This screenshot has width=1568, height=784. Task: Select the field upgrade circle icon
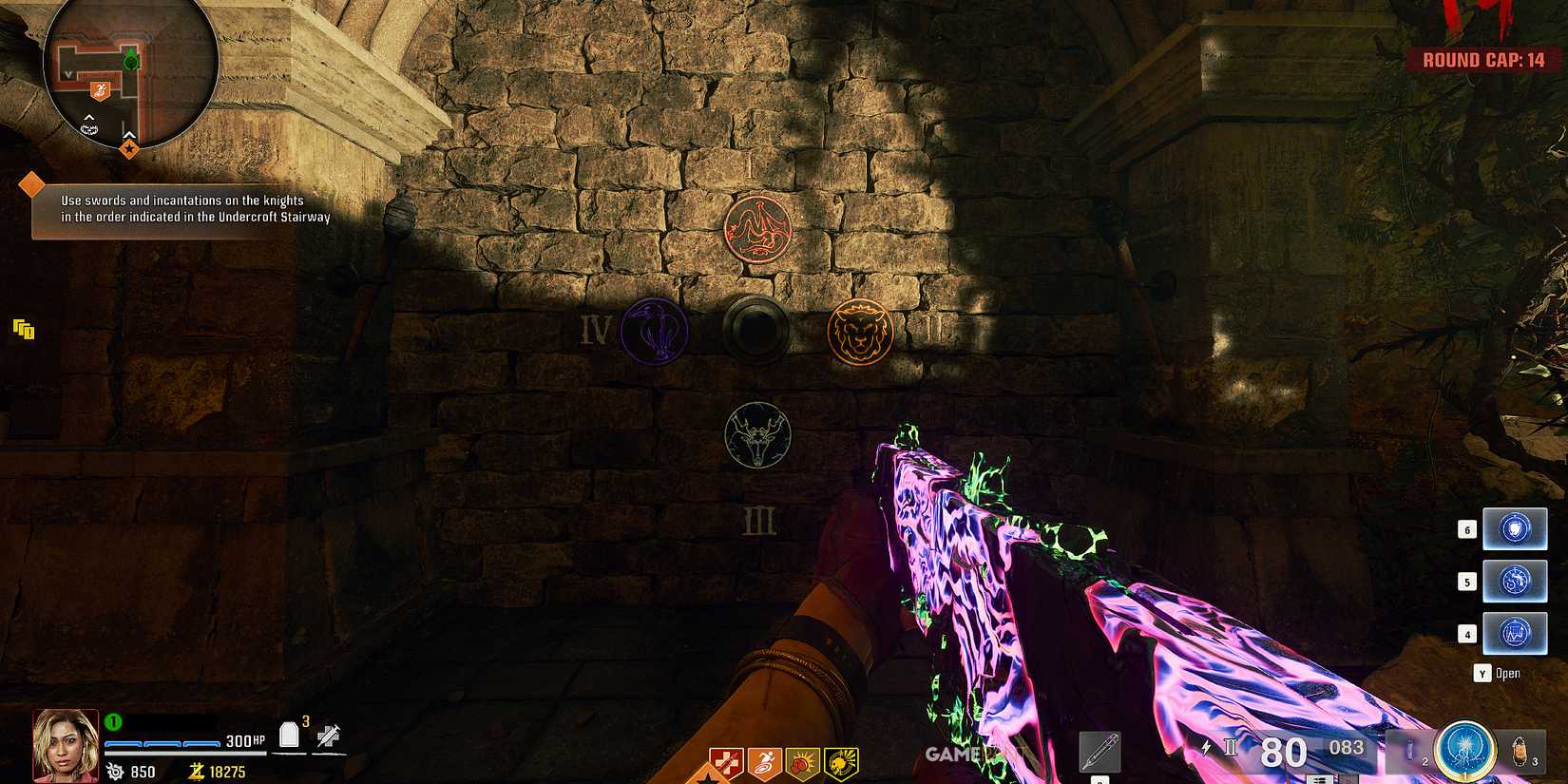1463,751
